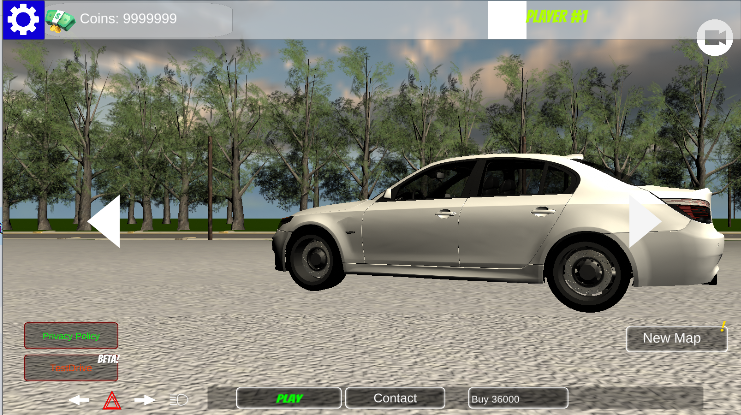Open the settings gear menu

[23, 19]
